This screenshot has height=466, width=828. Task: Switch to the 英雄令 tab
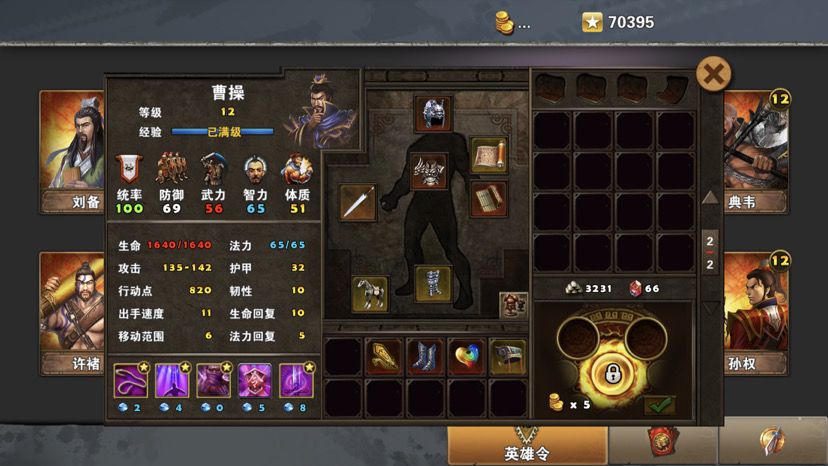tap(527, 446)
